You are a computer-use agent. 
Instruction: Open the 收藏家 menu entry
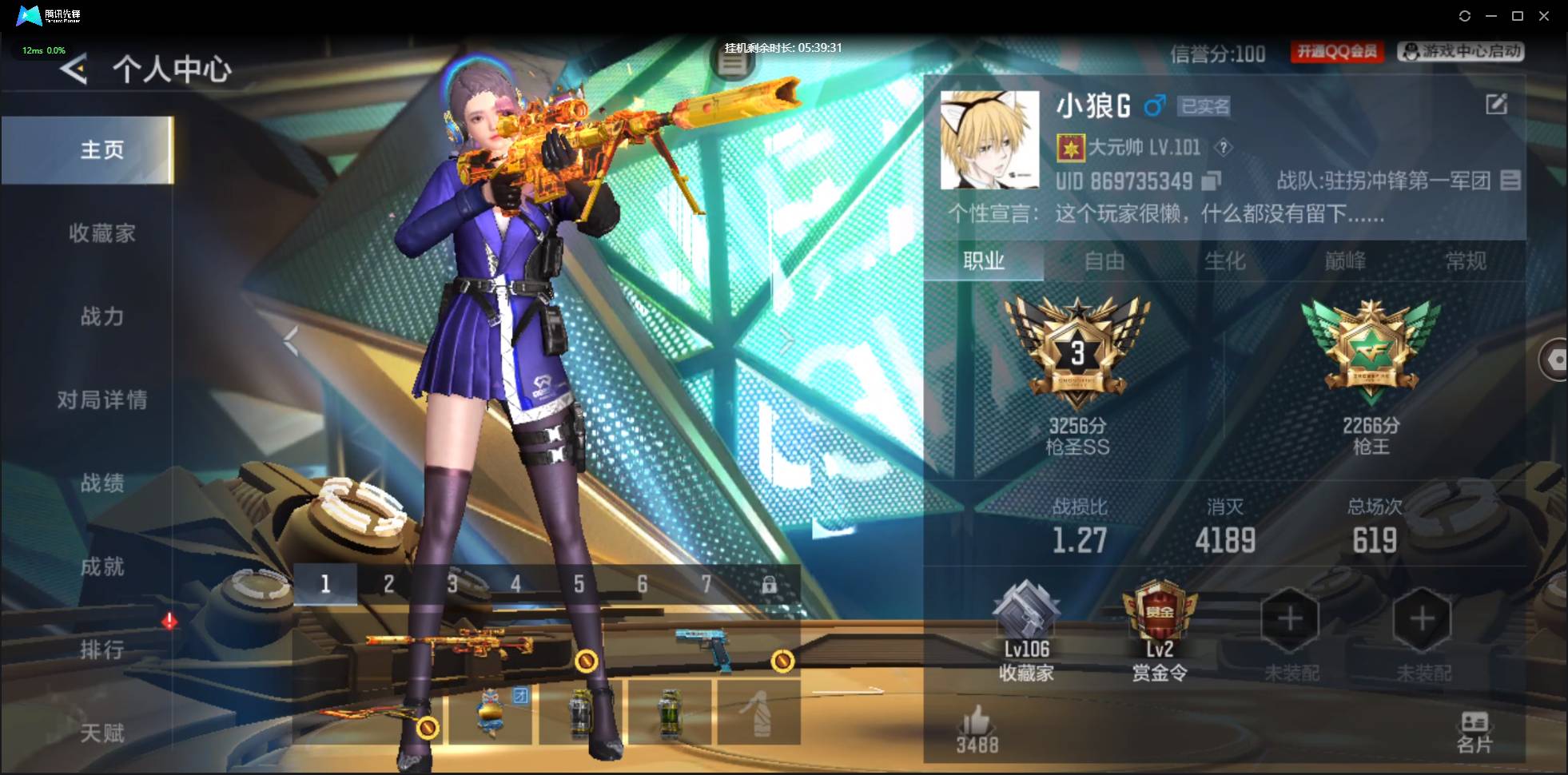pyautogui.click(x=101, y=233)
